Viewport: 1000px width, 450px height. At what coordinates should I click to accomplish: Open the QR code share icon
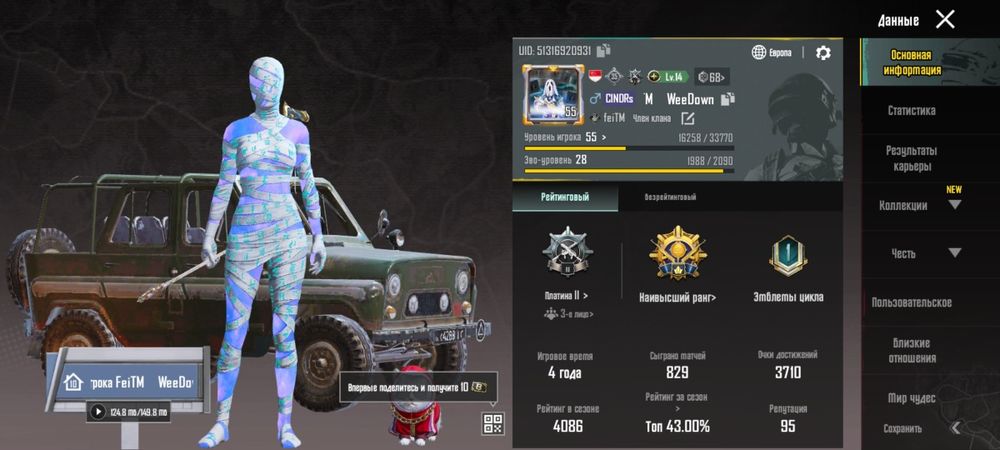coord(492,423)
